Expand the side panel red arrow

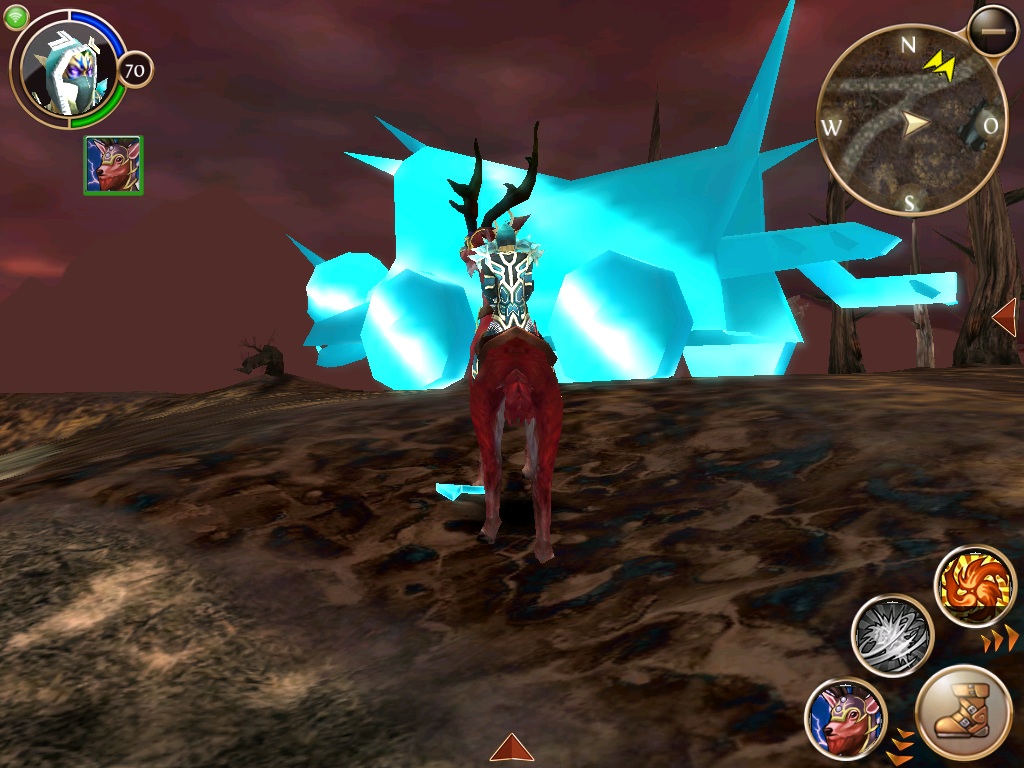[1004, 318]
